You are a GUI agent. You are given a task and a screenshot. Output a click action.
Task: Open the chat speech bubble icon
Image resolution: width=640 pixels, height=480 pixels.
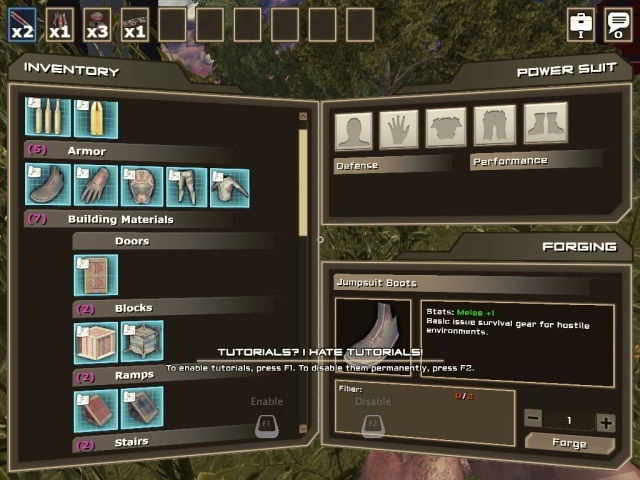click(x=618, y=24)
